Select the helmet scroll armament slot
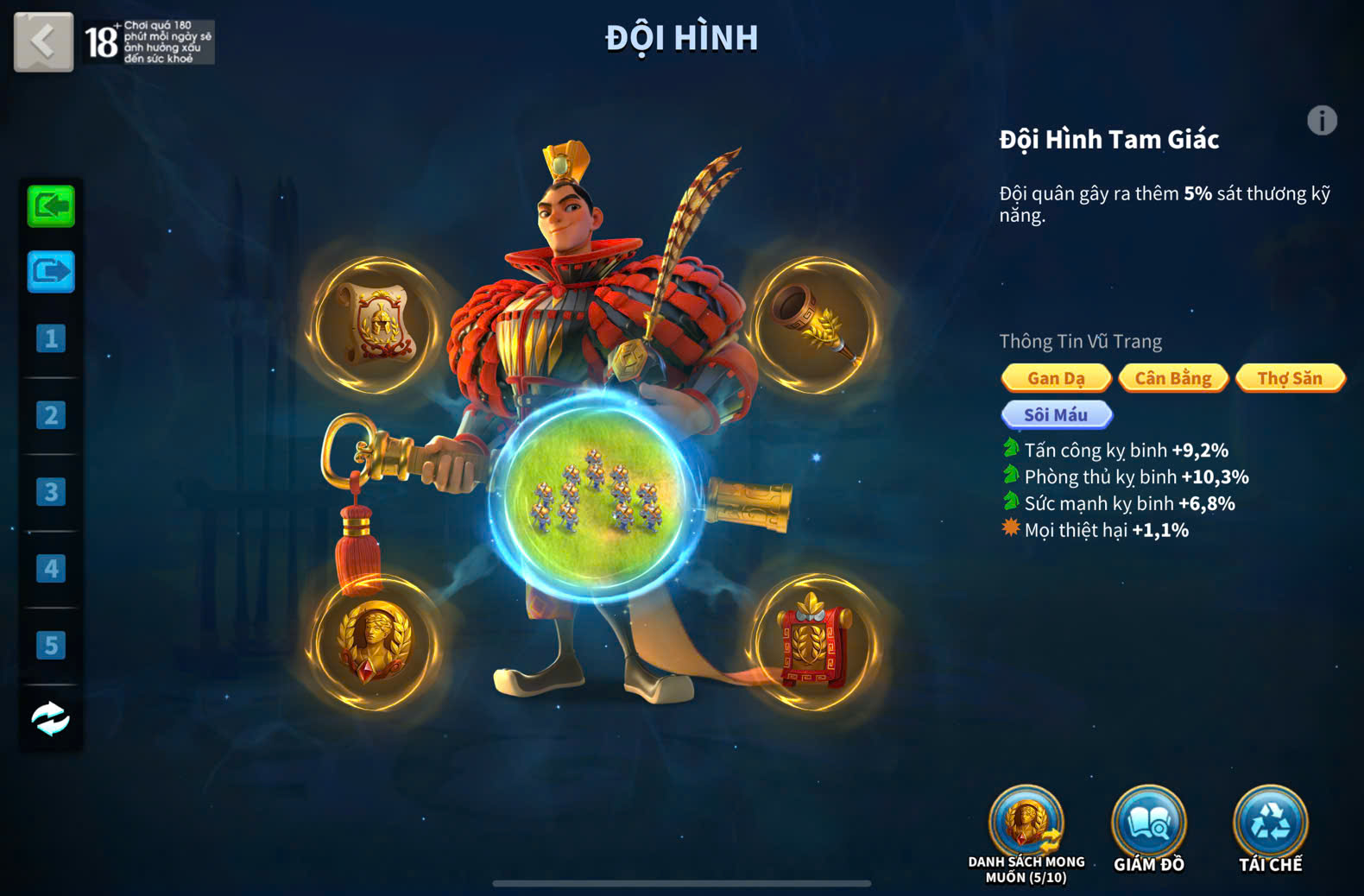Image resolution: width=1364 pixels, height=896 pixels. click(374, 325)
